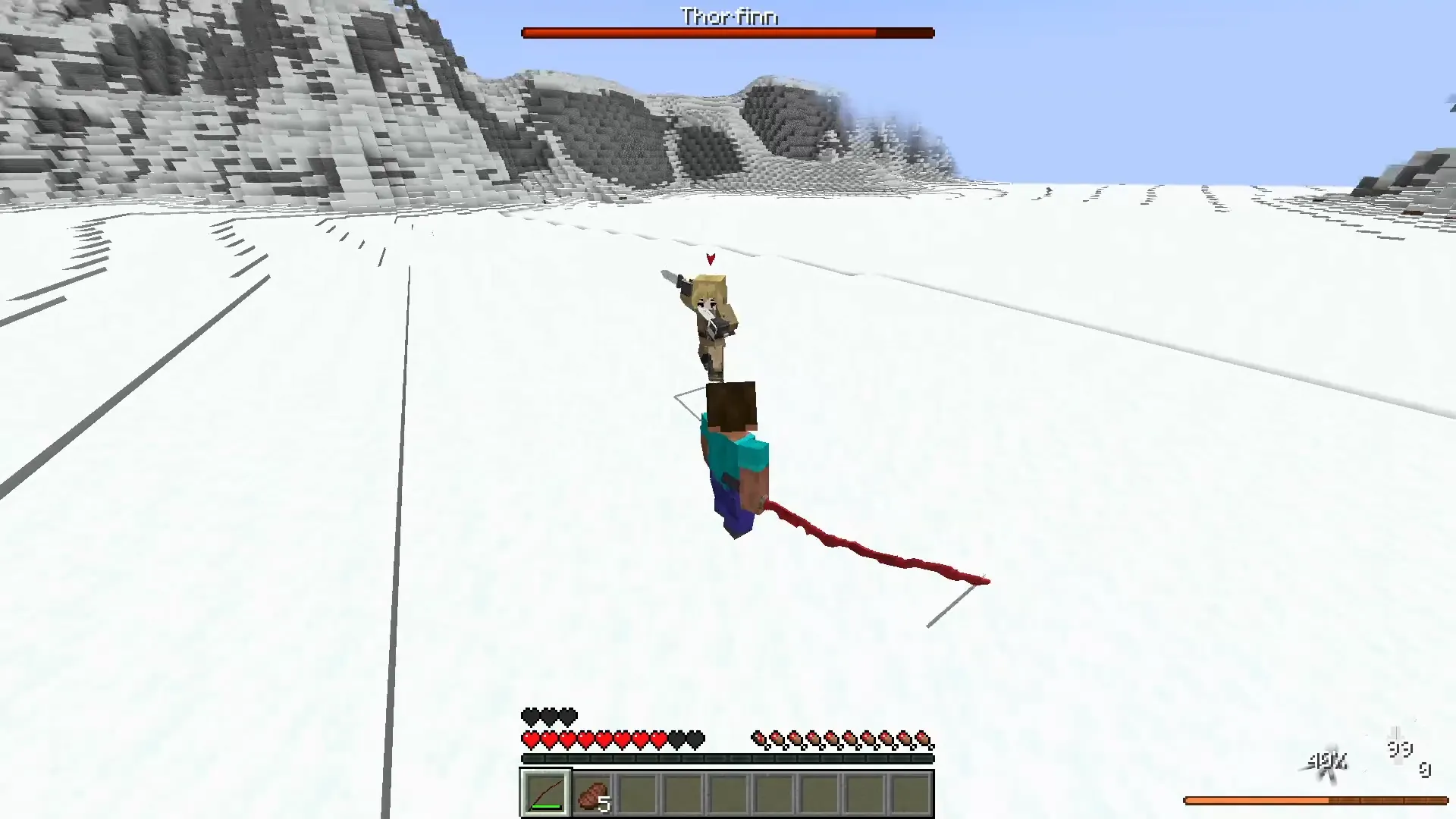This screenshot has width=1456, height=819.
Task: Click Steve's head in the center
Action: point(732,406)
